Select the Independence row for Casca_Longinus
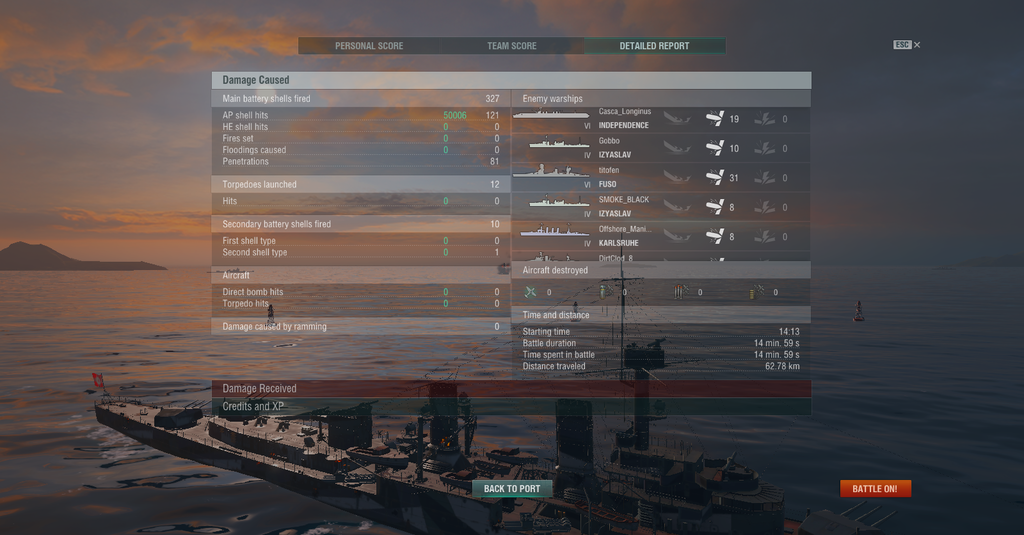This screenshot has height=535, width=1024. coord(660,119)
